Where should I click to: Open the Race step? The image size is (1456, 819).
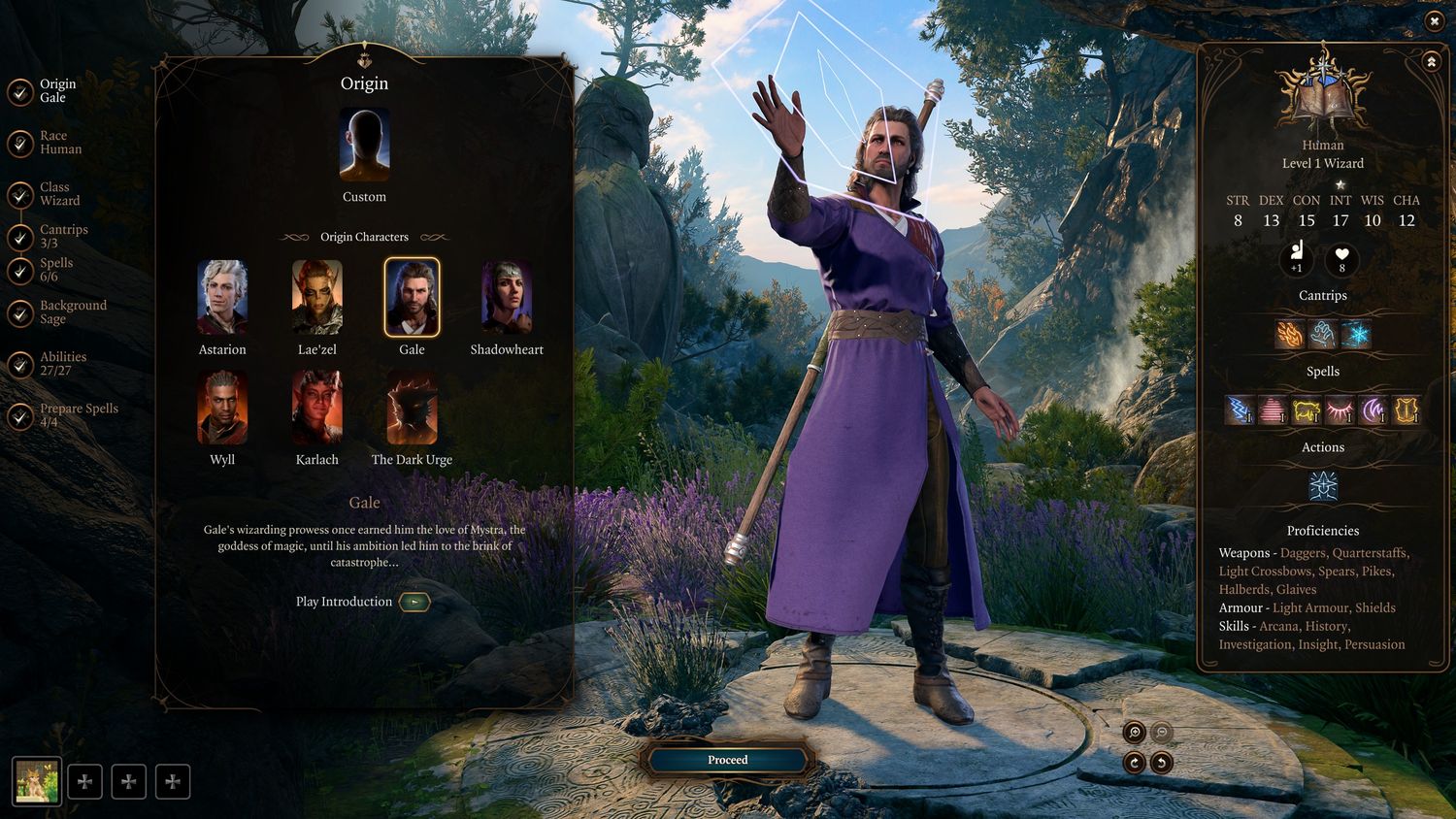coord(59,143)
